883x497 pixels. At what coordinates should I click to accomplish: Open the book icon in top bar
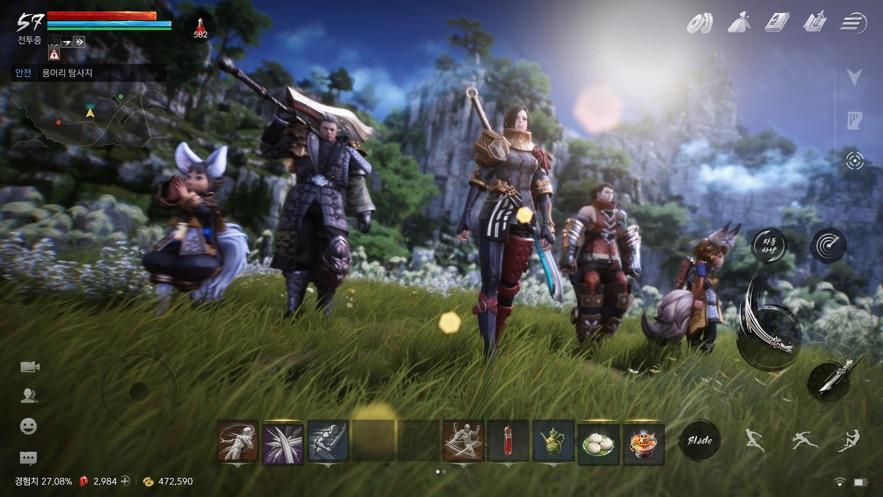pyautogui.click(x=777, y=21)
